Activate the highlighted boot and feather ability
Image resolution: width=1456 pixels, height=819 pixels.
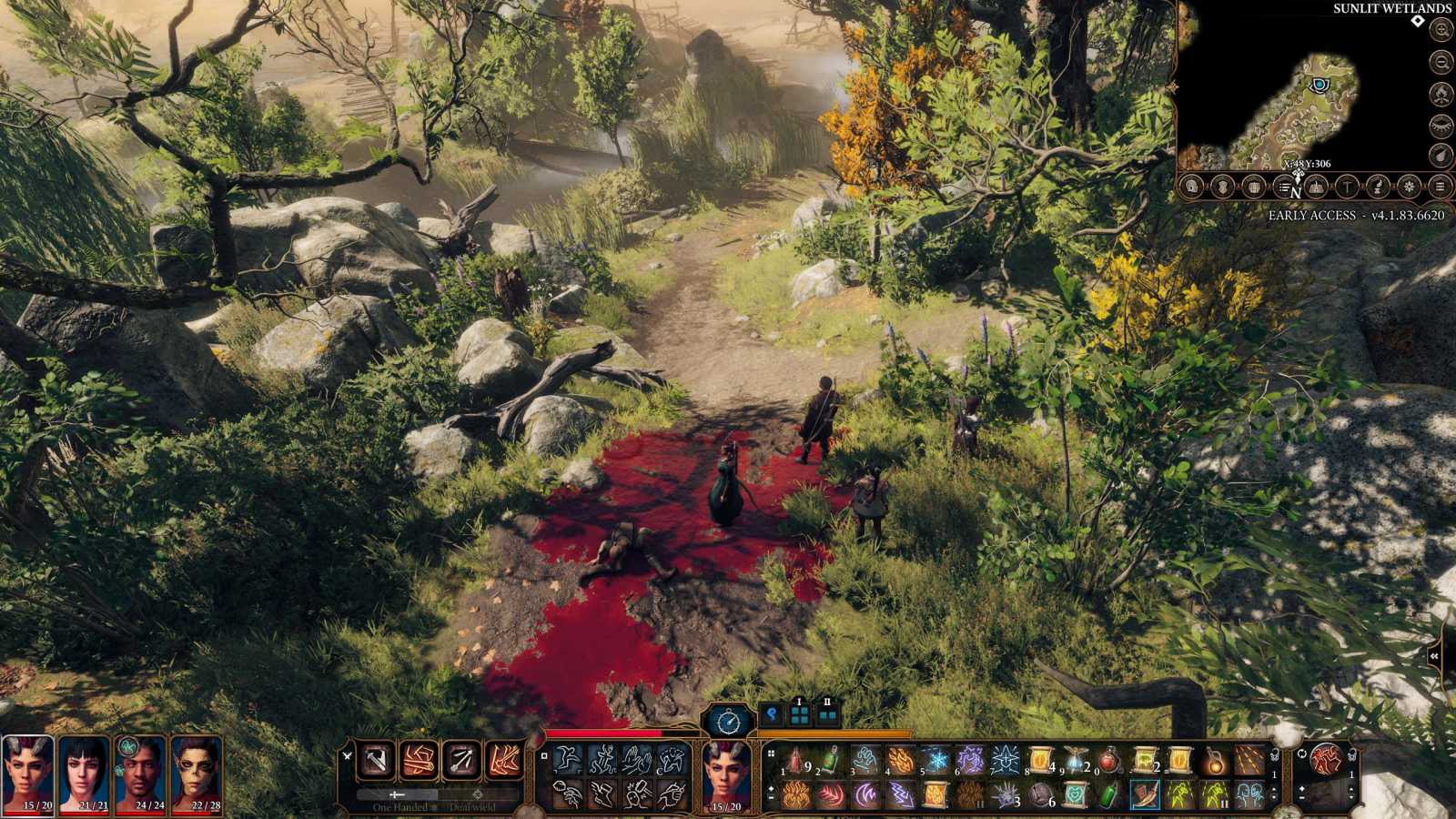[1145, 794]
